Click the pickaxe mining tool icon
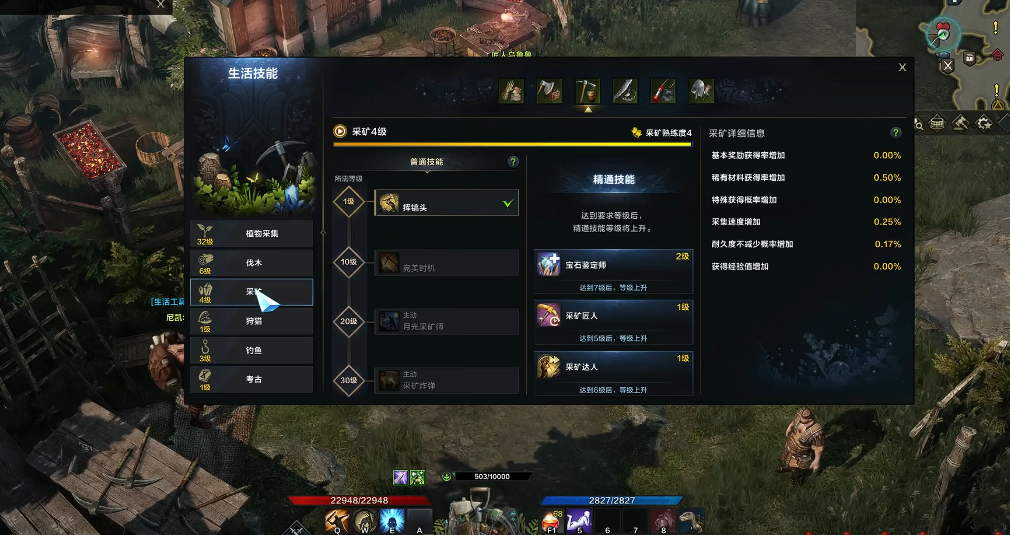 (587, 91)
